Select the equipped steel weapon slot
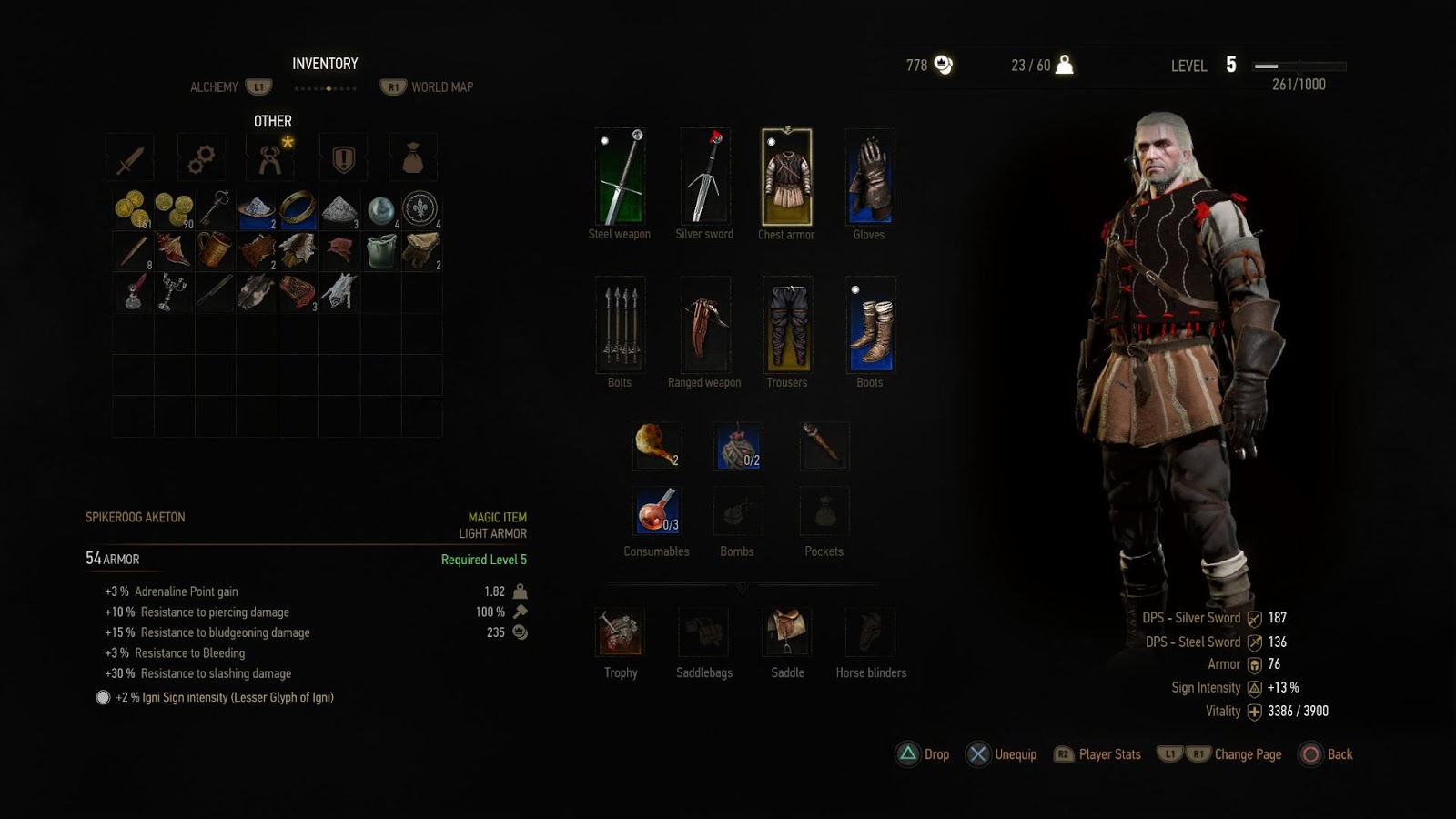The height and width of the screenshot is (819, 1456). tap(620, 177)
